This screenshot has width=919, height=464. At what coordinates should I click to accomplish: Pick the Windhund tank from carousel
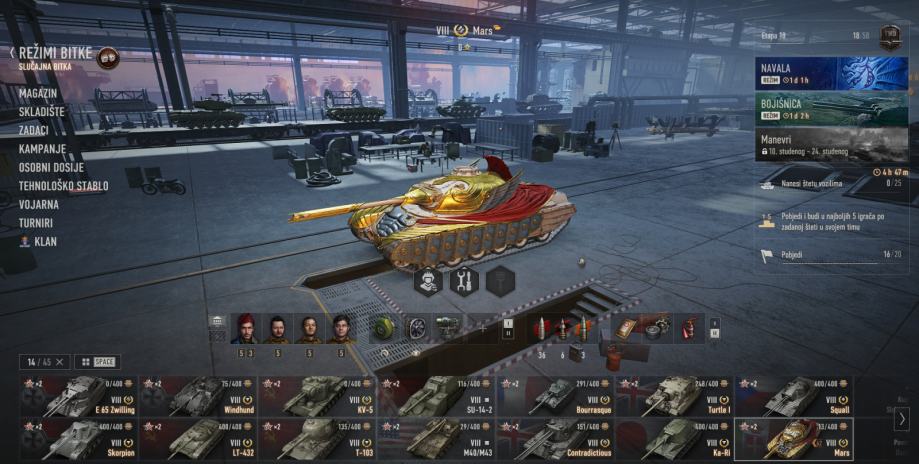(197, 396)
